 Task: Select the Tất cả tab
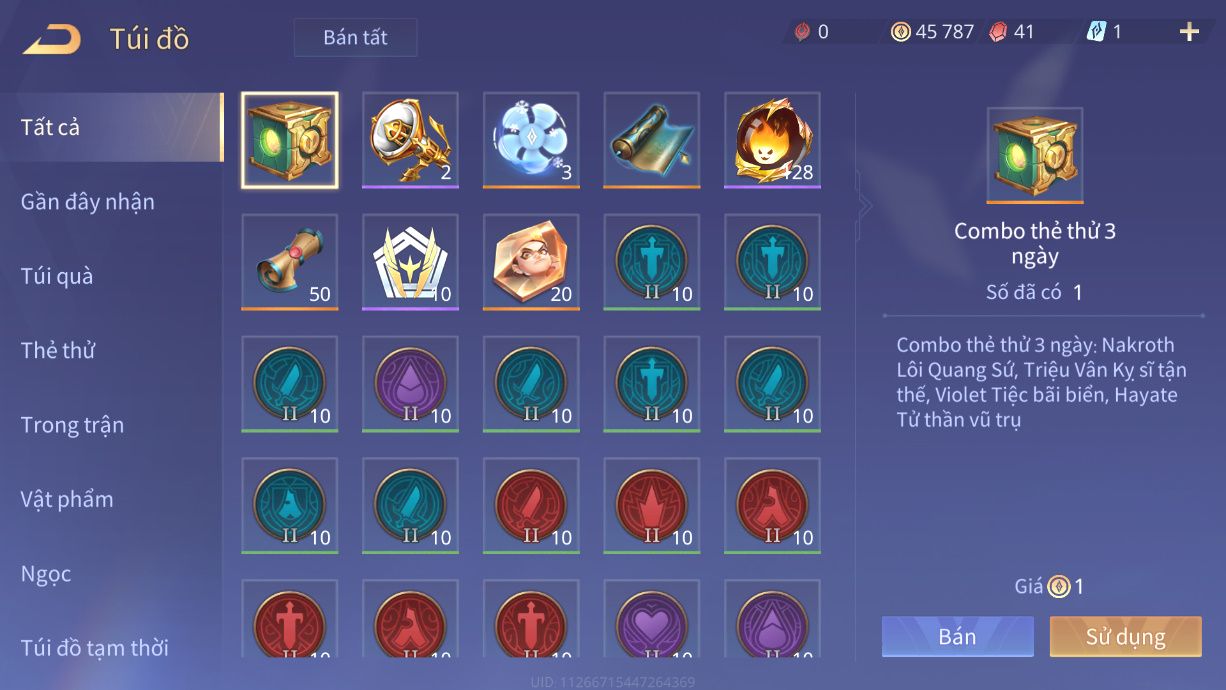coord(50,127)
